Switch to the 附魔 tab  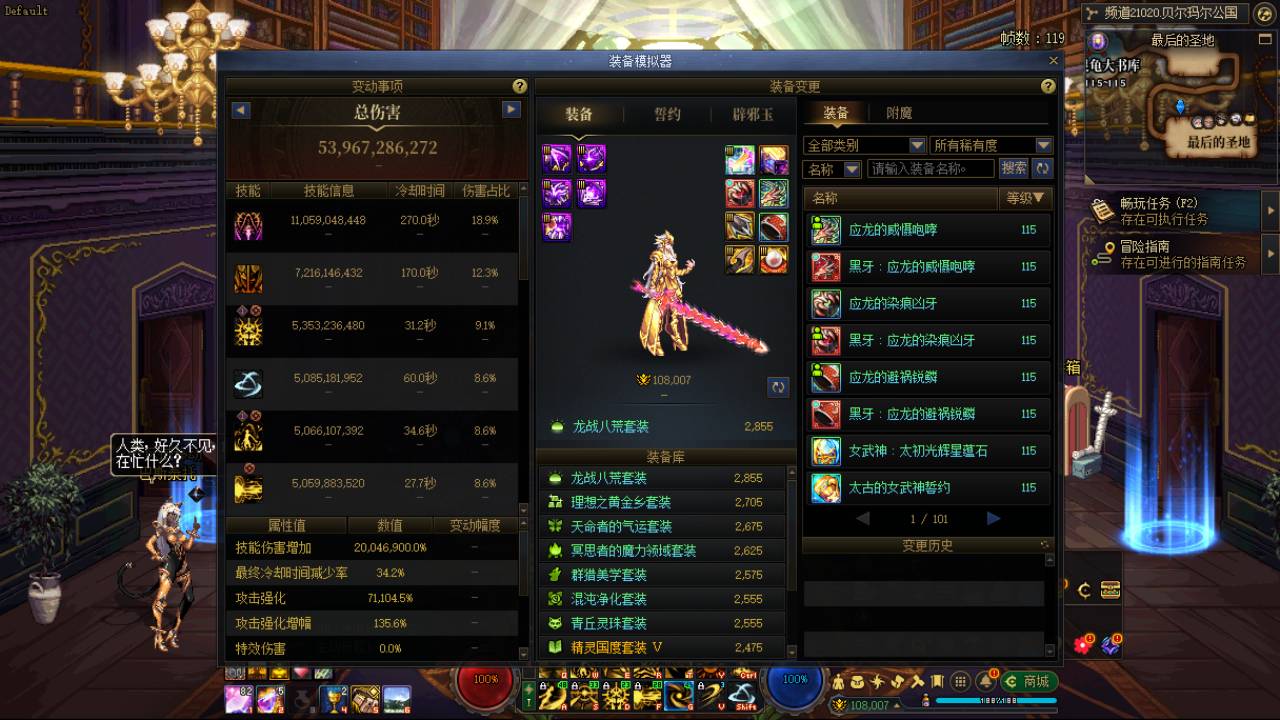pyautogui.click(x=899, y=112)
